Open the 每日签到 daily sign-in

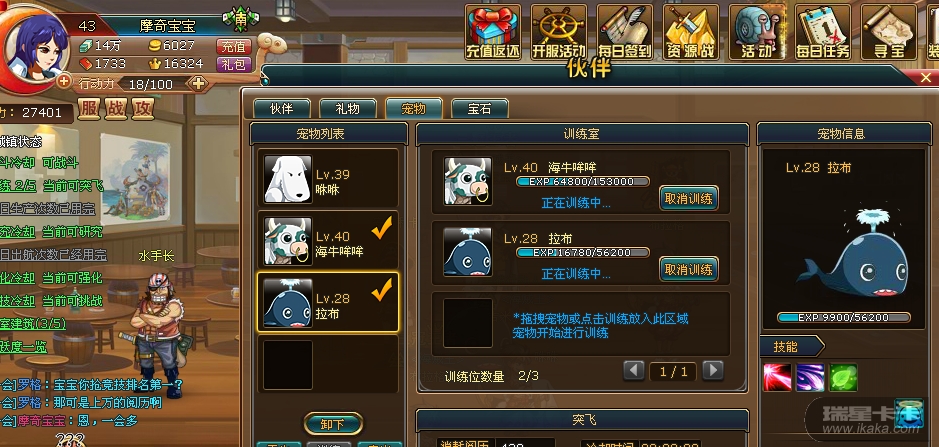pos(625,33)
